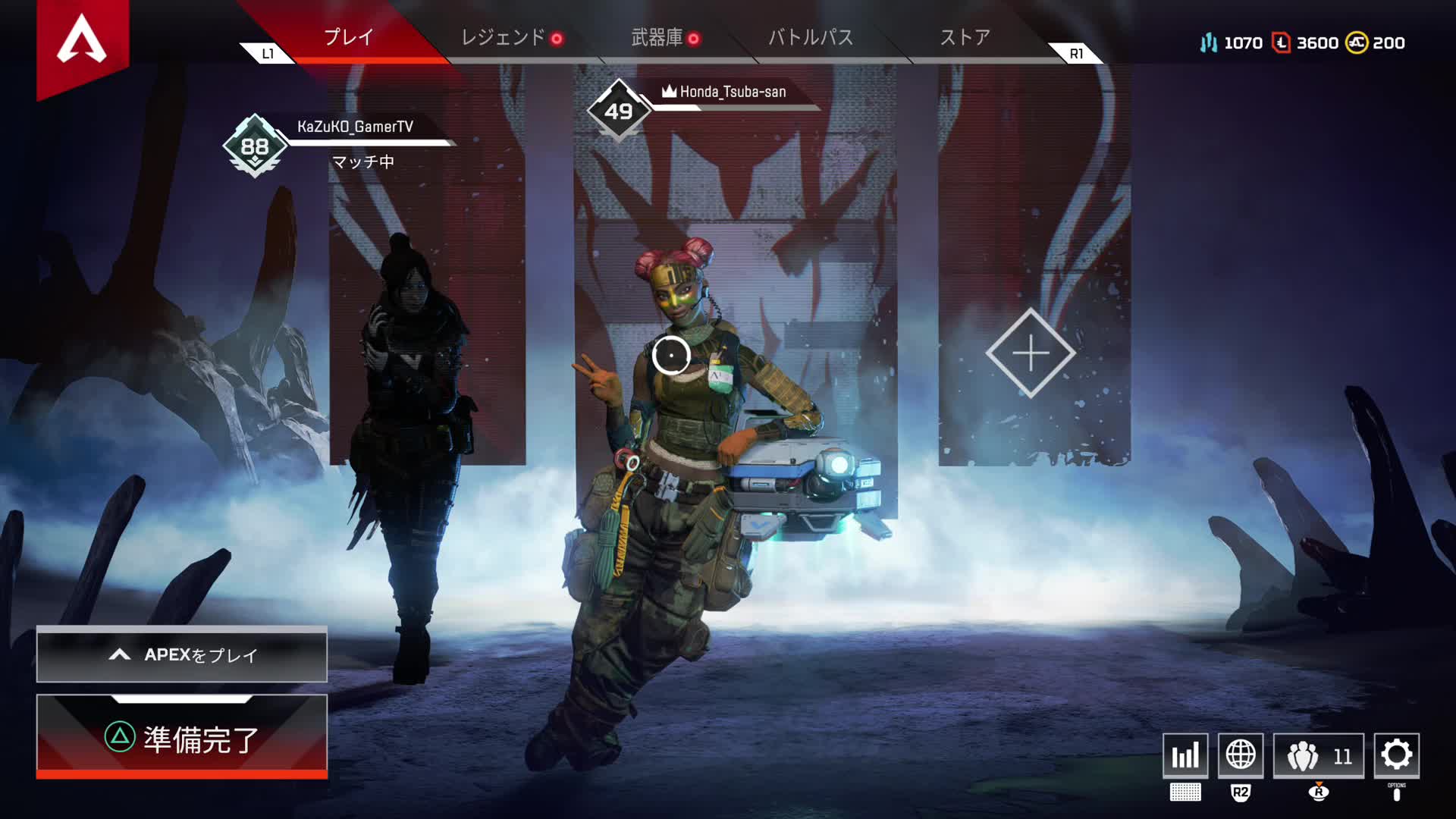The width and height of the screenshot is (1456, 819).
Task: Open the レジェンド tab
Action: point(504,37)
